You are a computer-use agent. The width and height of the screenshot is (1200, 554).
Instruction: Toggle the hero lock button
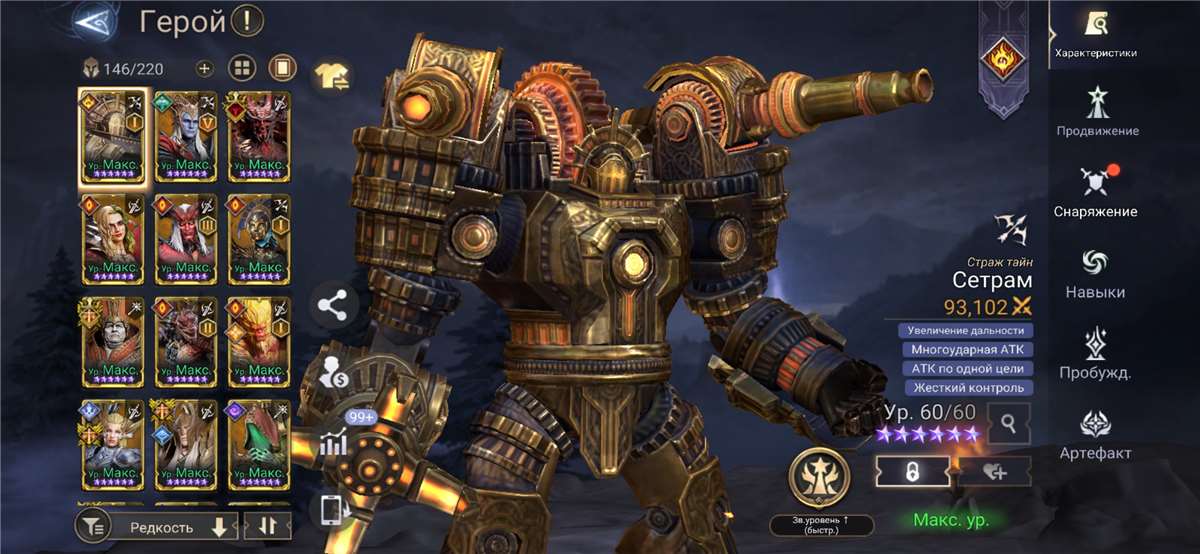[911, 472]
